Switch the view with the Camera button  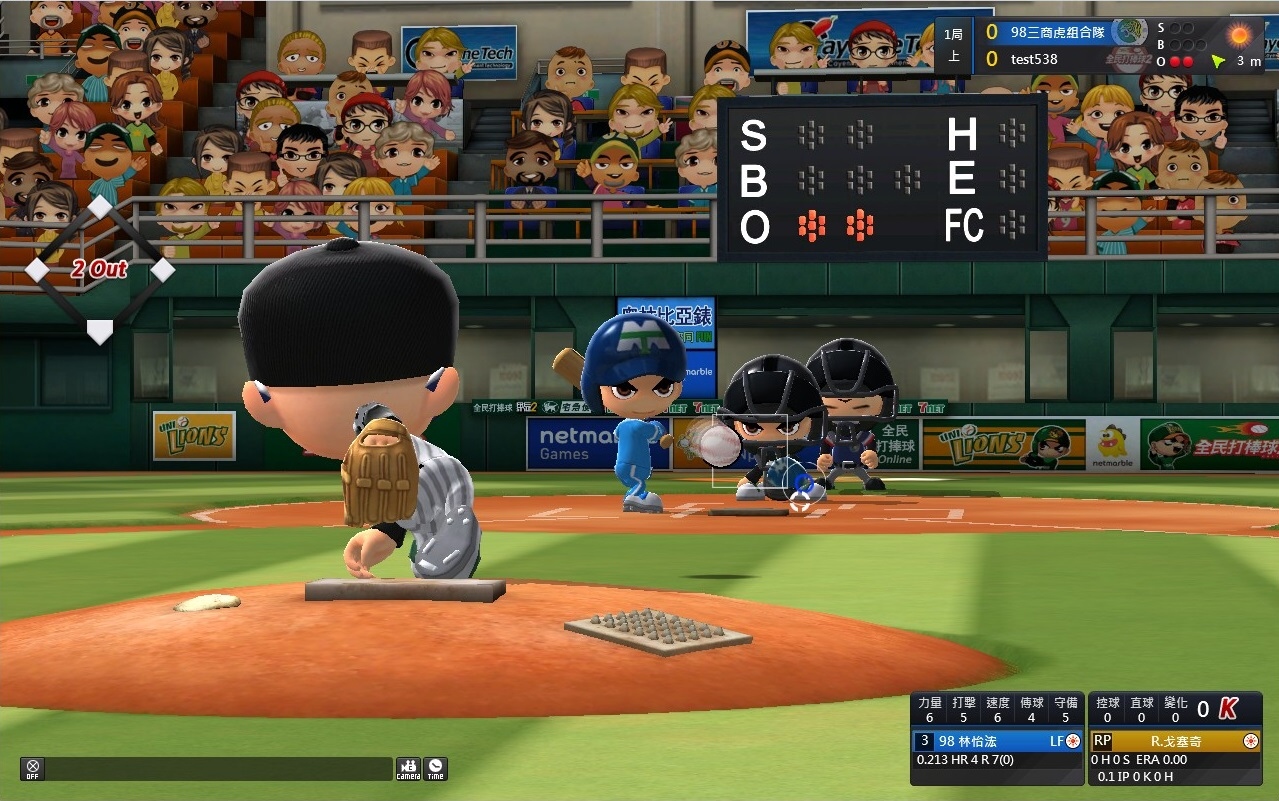tap(408, 768)
